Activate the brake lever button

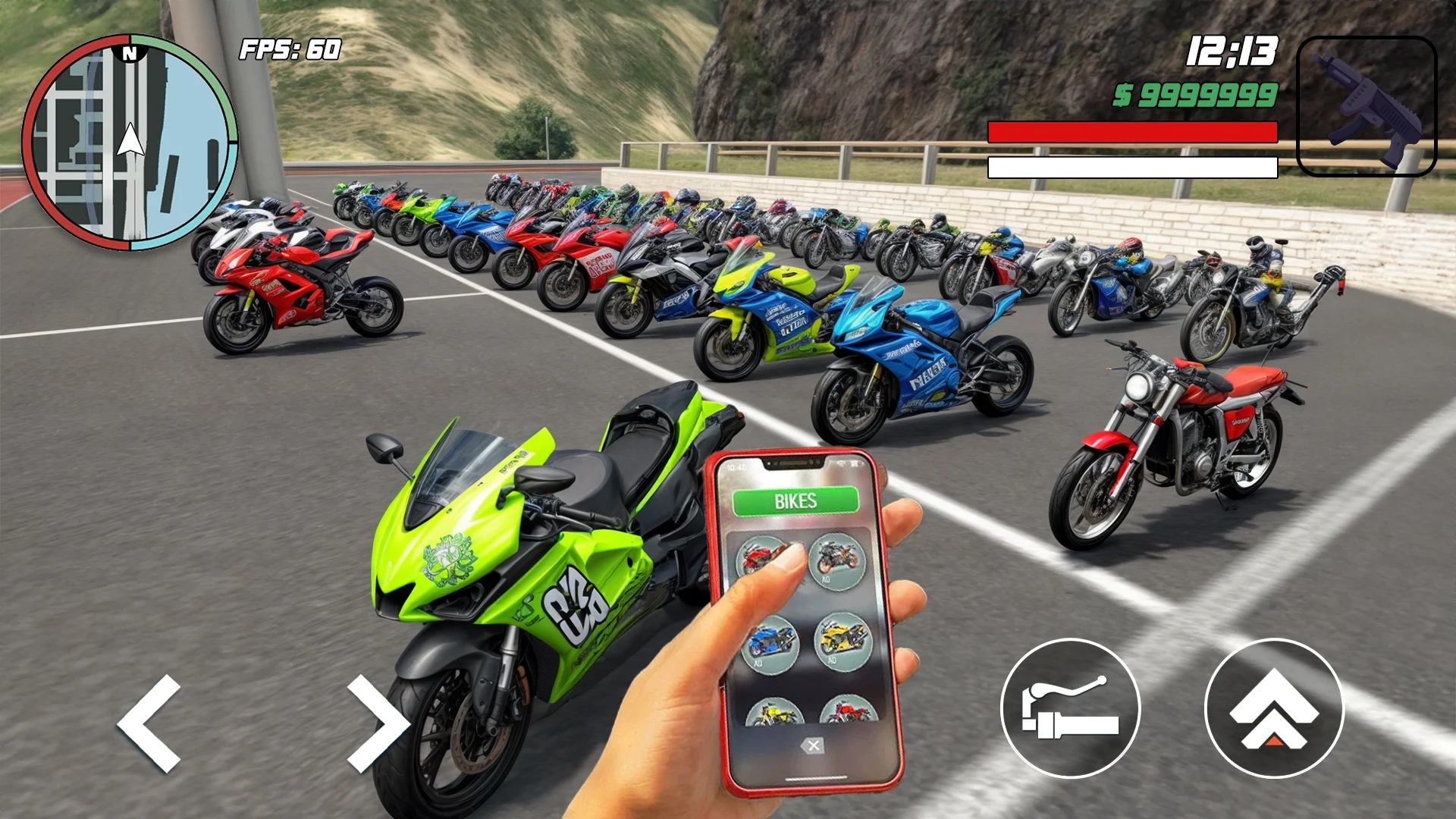point(1070,708)
